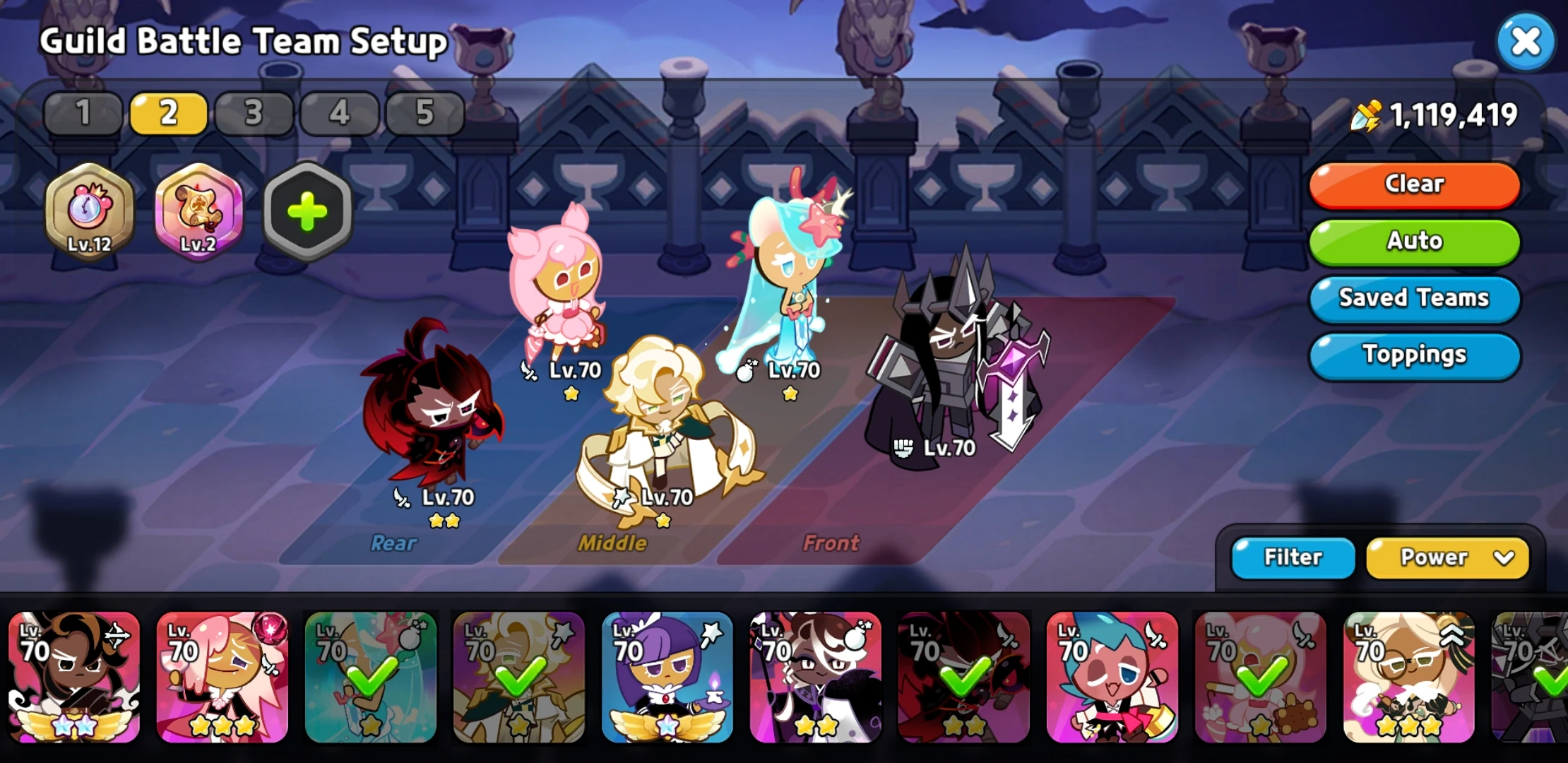Switch to team tab 3

(253, 112)
